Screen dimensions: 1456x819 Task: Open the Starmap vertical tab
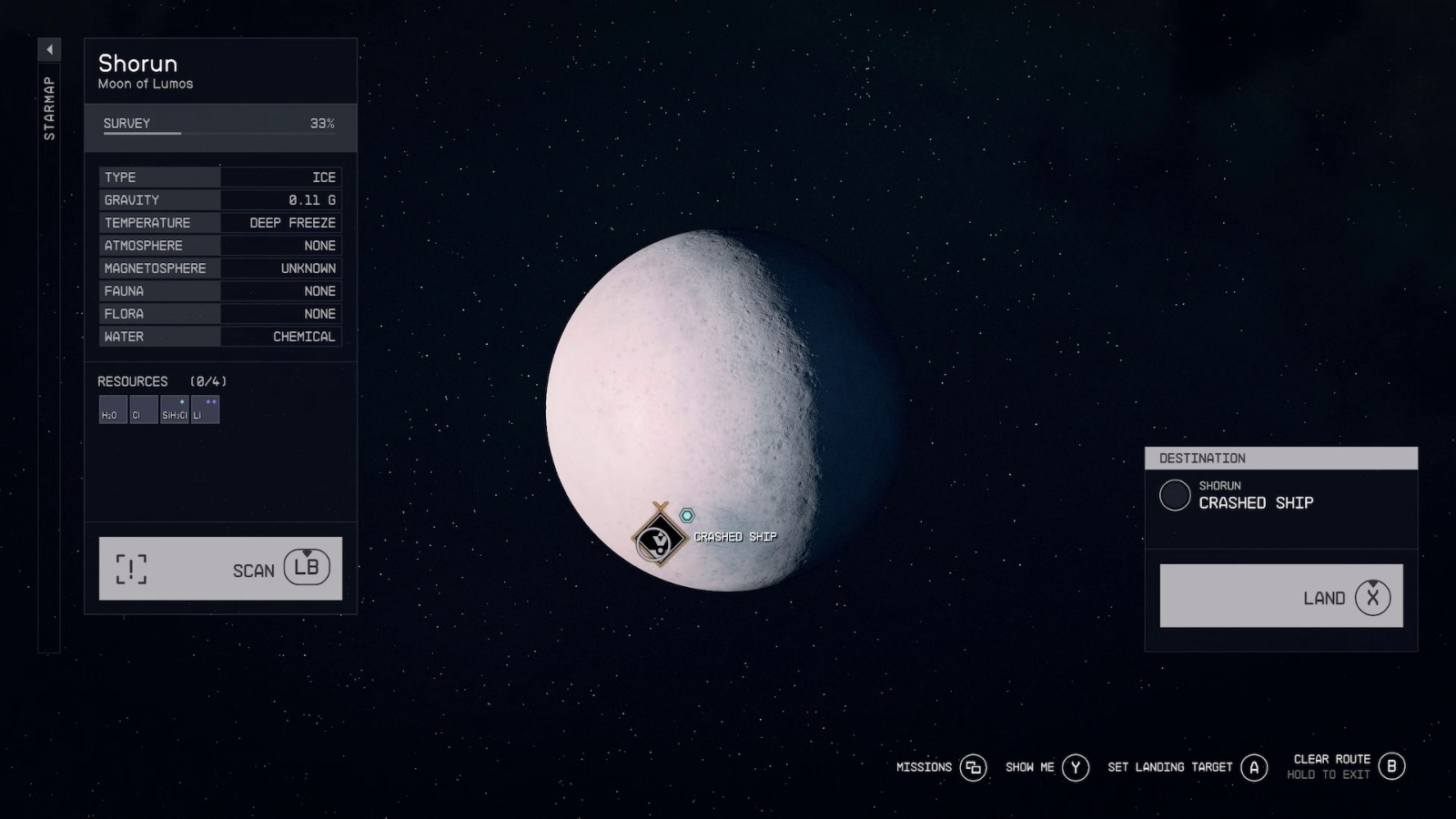(x=49, y=108)
